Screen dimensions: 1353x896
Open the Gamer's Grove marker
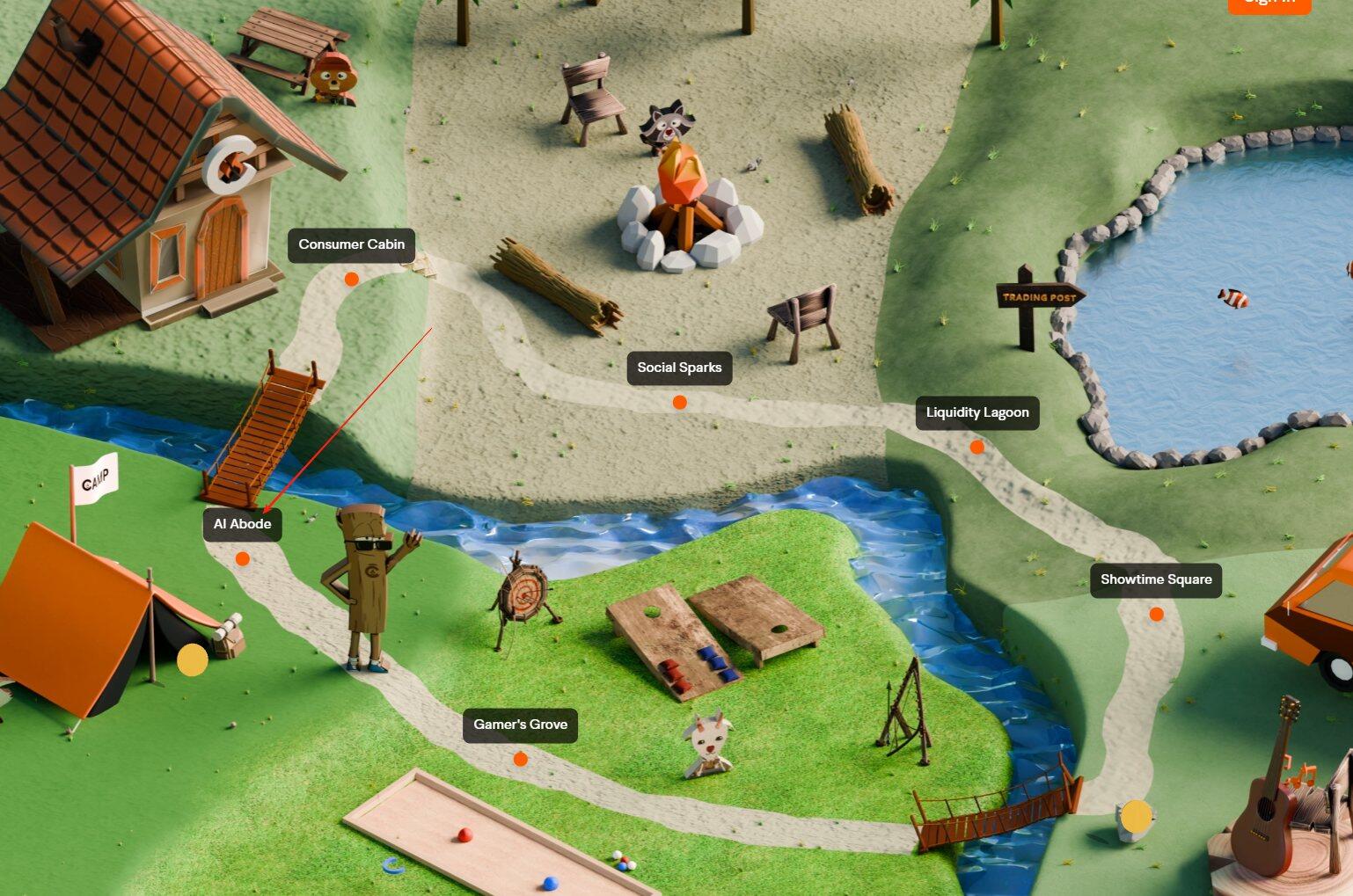(521, 757)
